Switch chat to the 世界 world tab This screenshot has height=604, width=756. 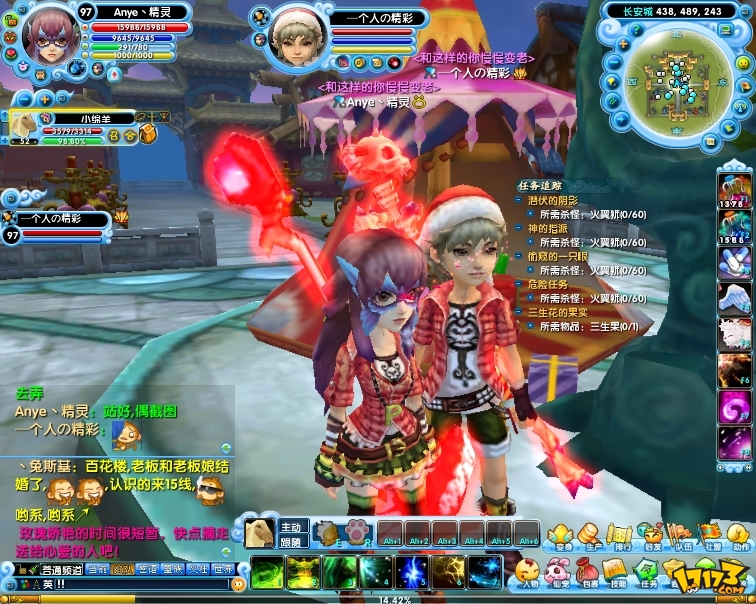223,569
